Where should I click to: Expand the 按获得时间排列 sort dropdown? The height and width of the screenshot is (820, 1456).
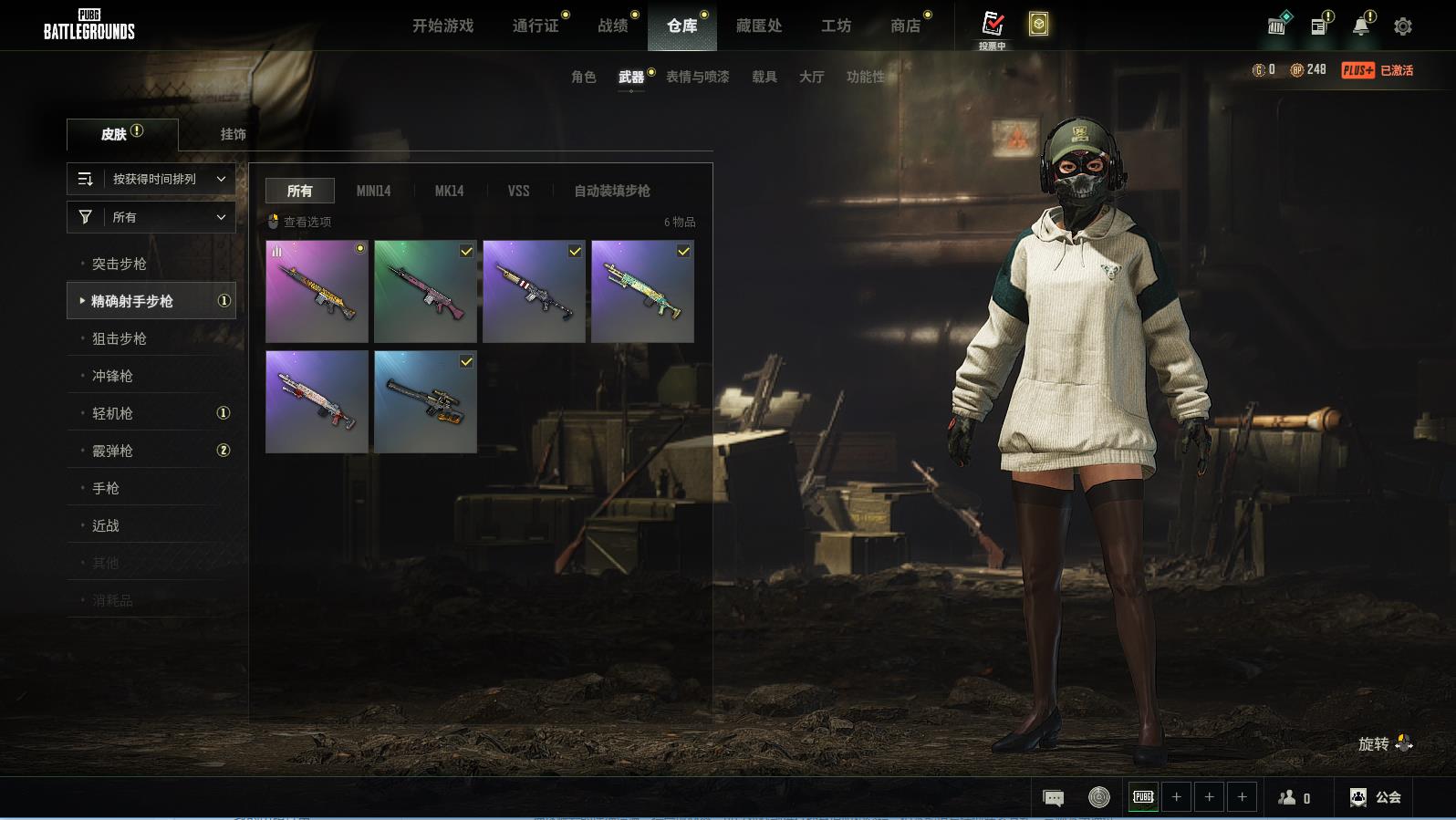[x=151, y=179]
